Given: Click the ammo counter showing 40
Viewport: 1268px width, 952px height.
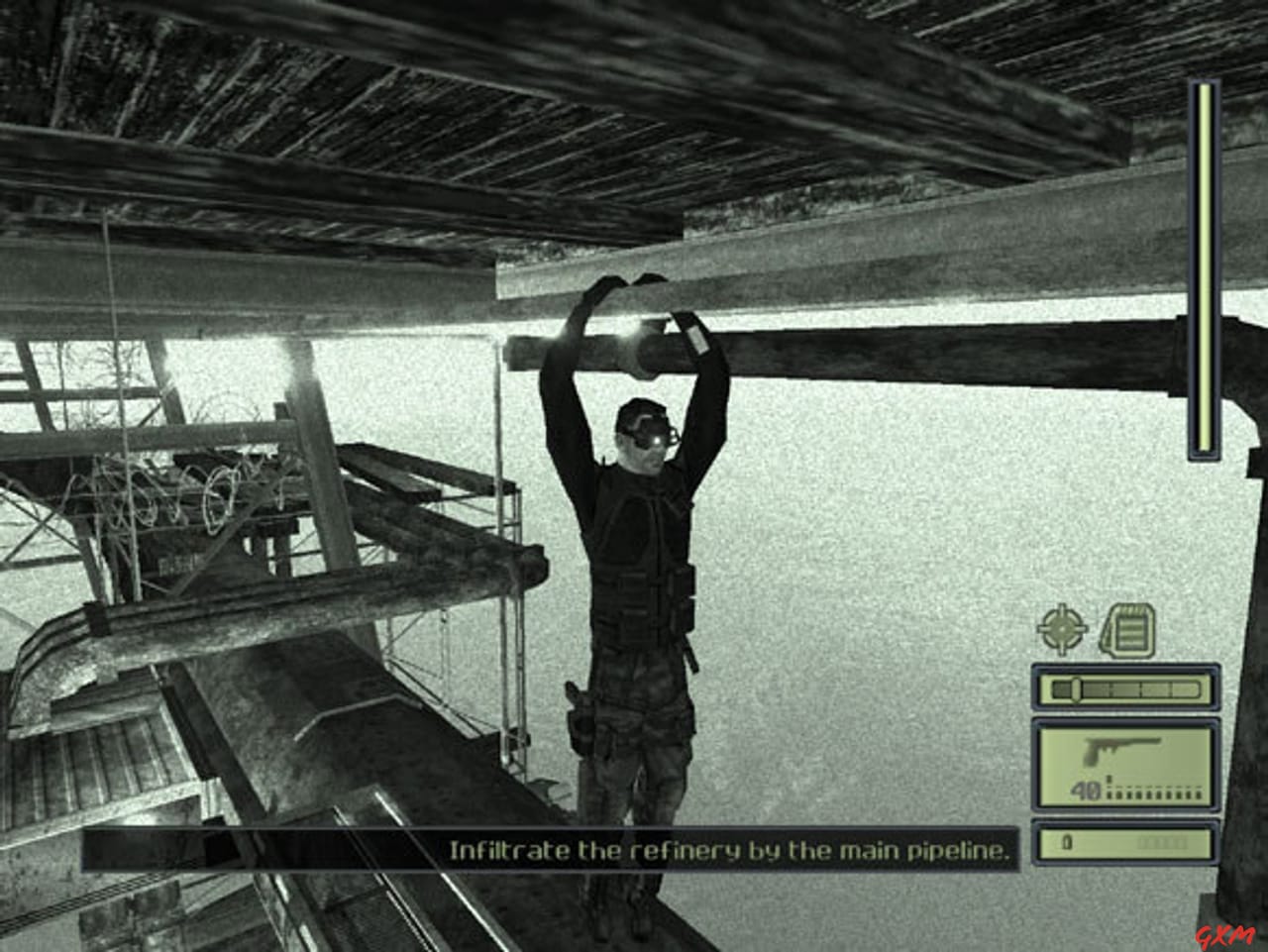Looking at the screenshot, I should click(x=1087, y=790).
